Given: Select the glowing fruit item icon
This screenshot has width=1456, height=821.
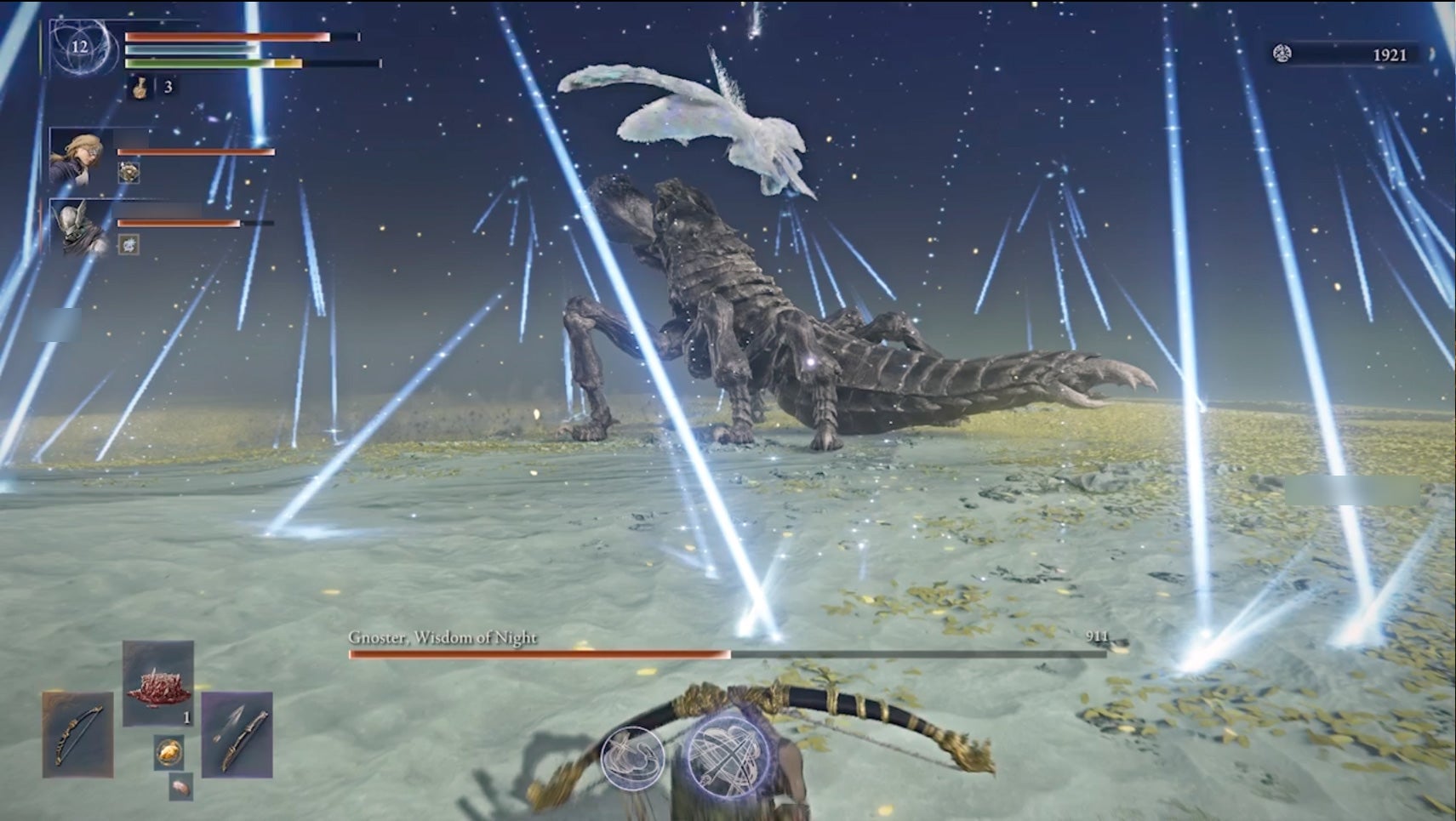Looking at the screenshot, I should [x=169, y=751].
